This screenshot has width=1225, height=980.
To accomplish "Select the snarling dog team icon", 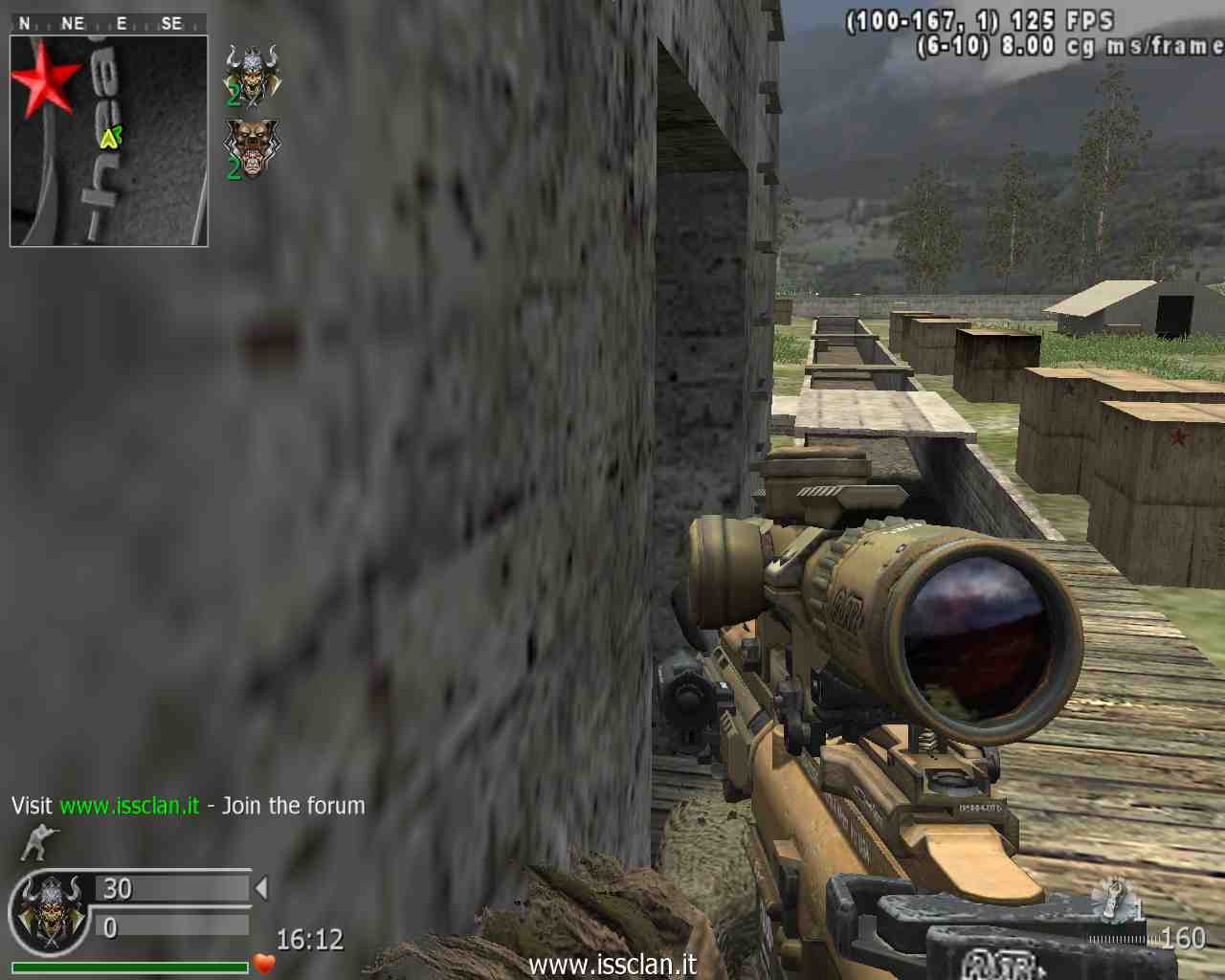I will [252, 148].
